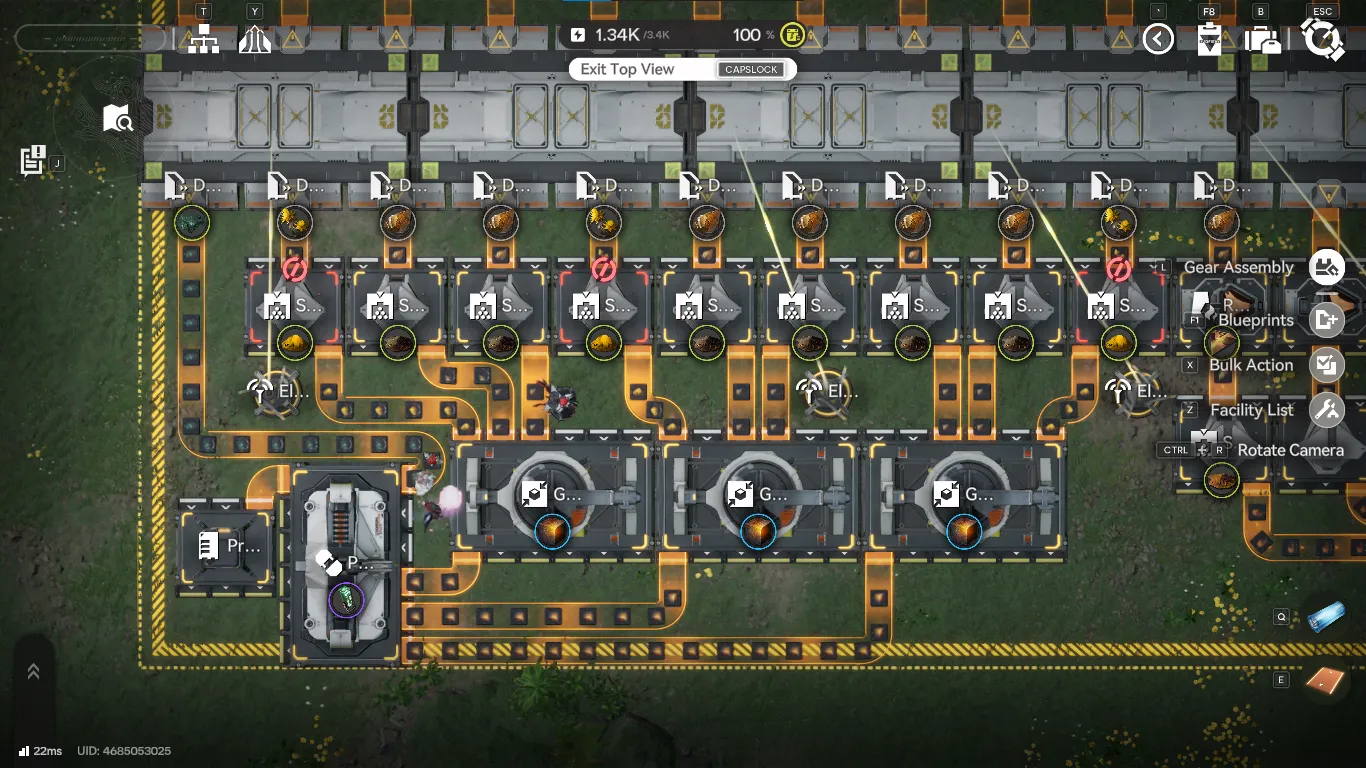Open the briefcase inventory icon

[x=1263, y=40]
